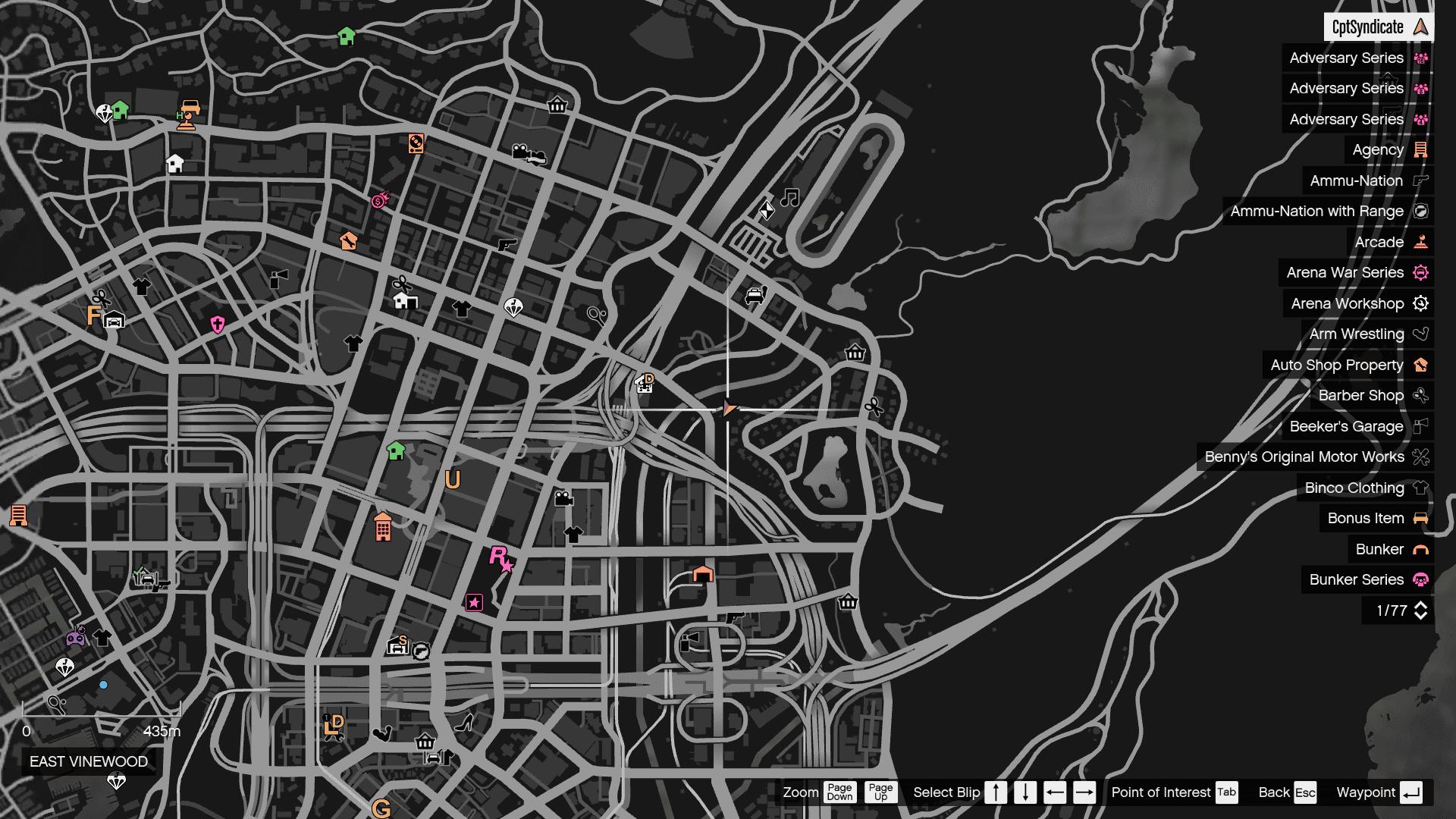
Task: Click the Bunker icon in the legend
Action: pyautogui.click(x=1421, y=549)
